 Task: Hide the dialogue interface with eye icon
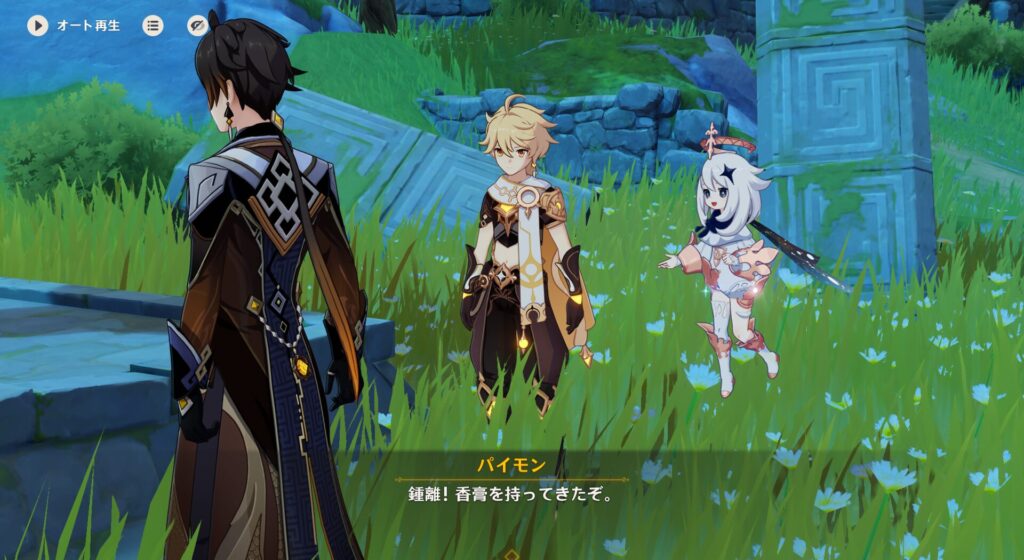pyautogui.click(x=198, y=25)
